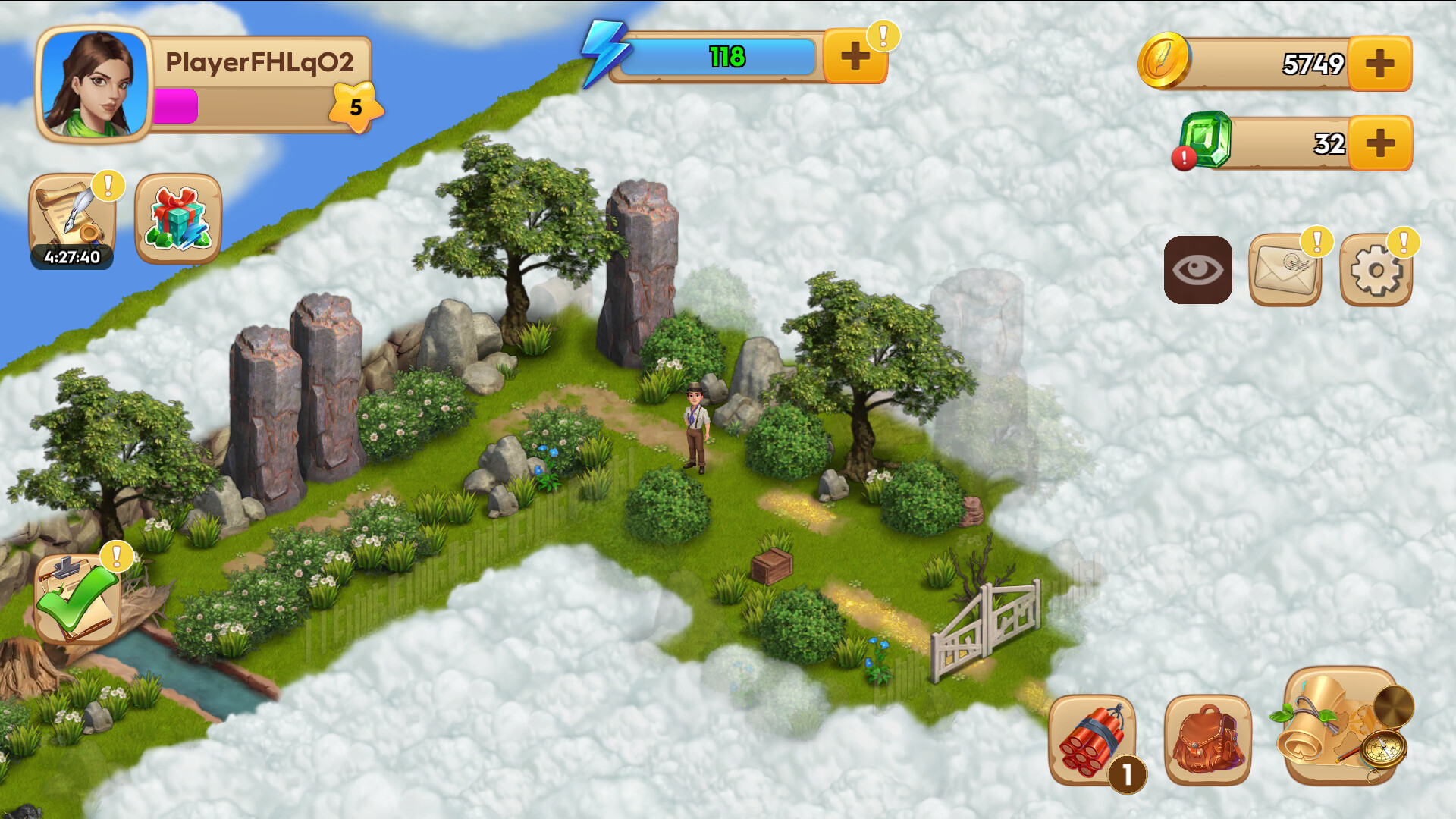Add more energy with the plus button
The height and width of the screenshot is (819, 1456).
coord(855,55)
